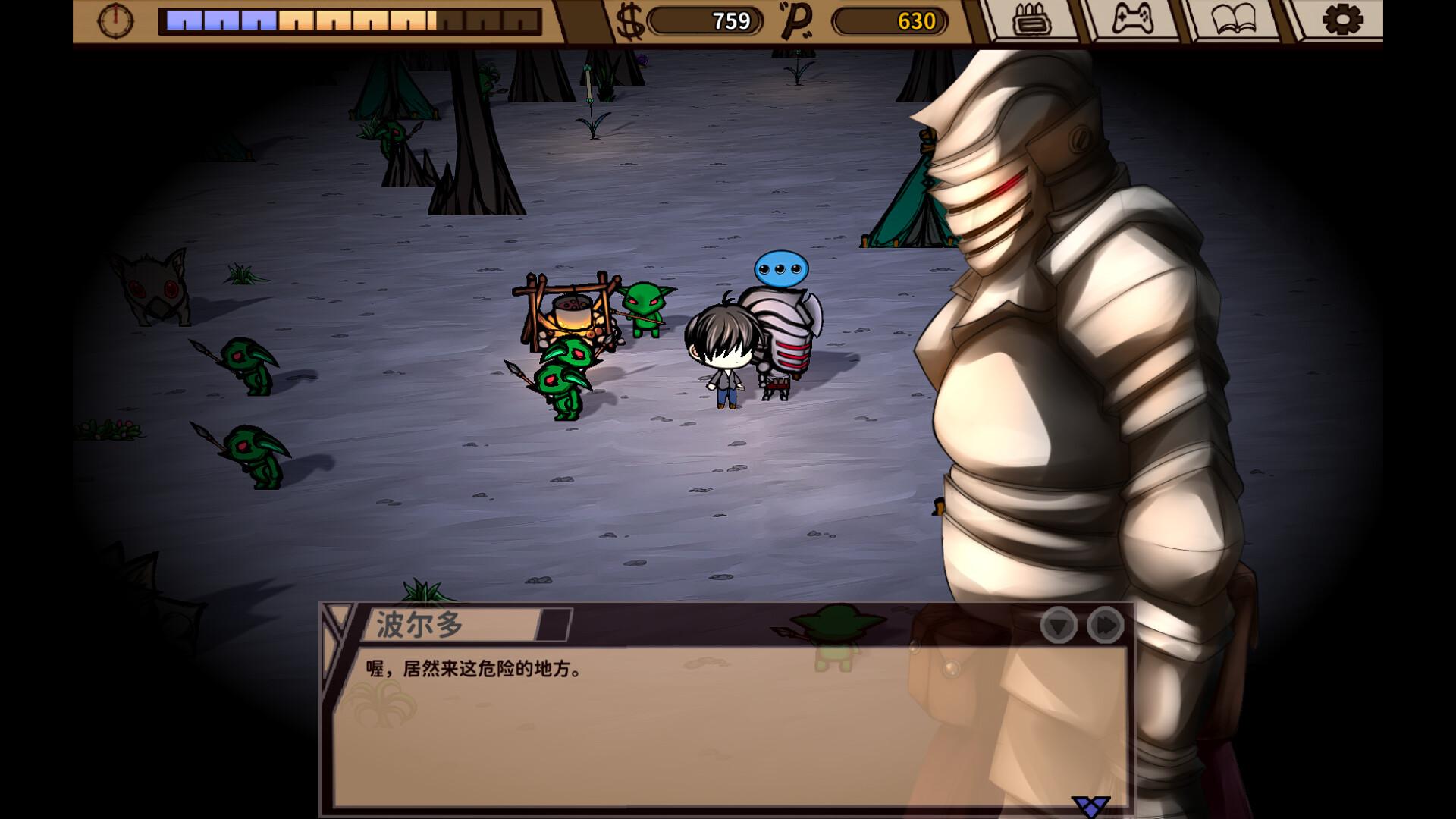Fast-forward the dialogue with the skip button
This screenshot has width=1456, height=819.
(1105, 626)
